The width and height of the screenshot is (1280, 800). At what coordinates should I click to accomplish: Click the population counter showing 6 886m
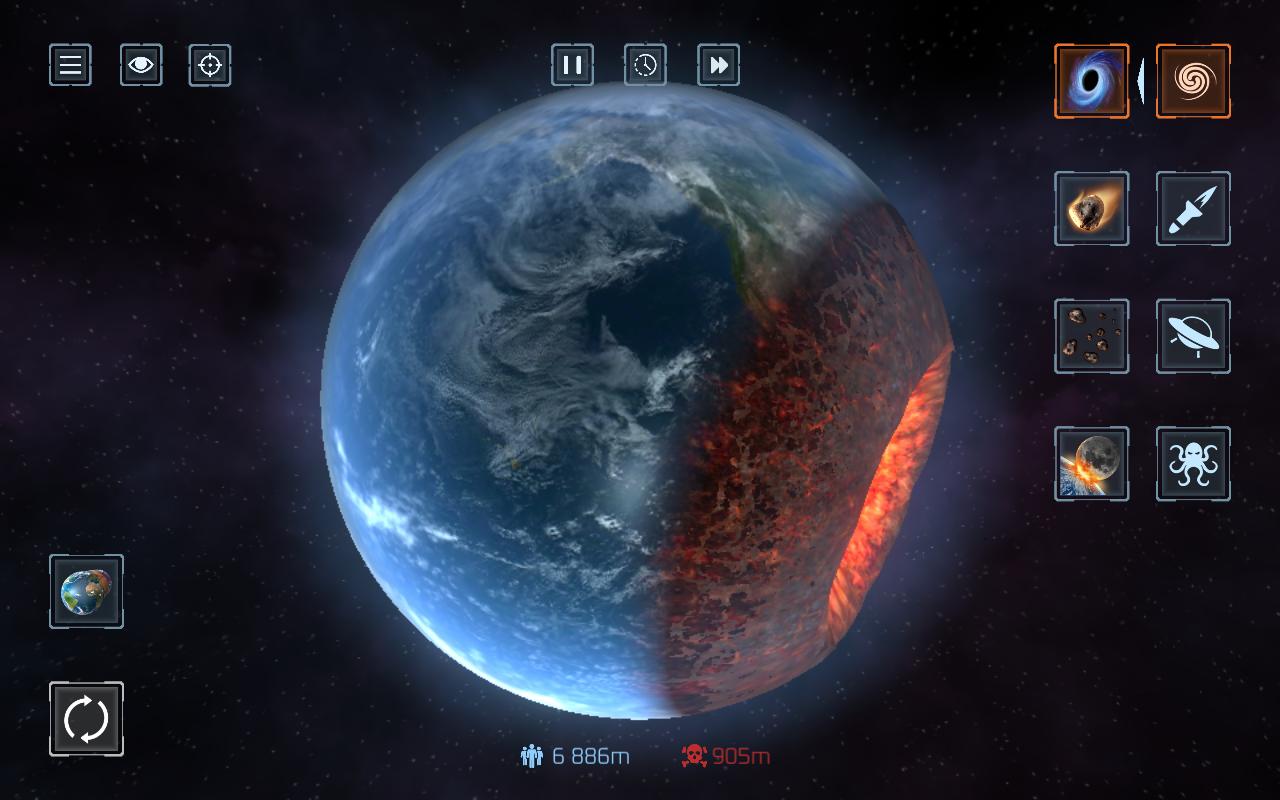575,756
